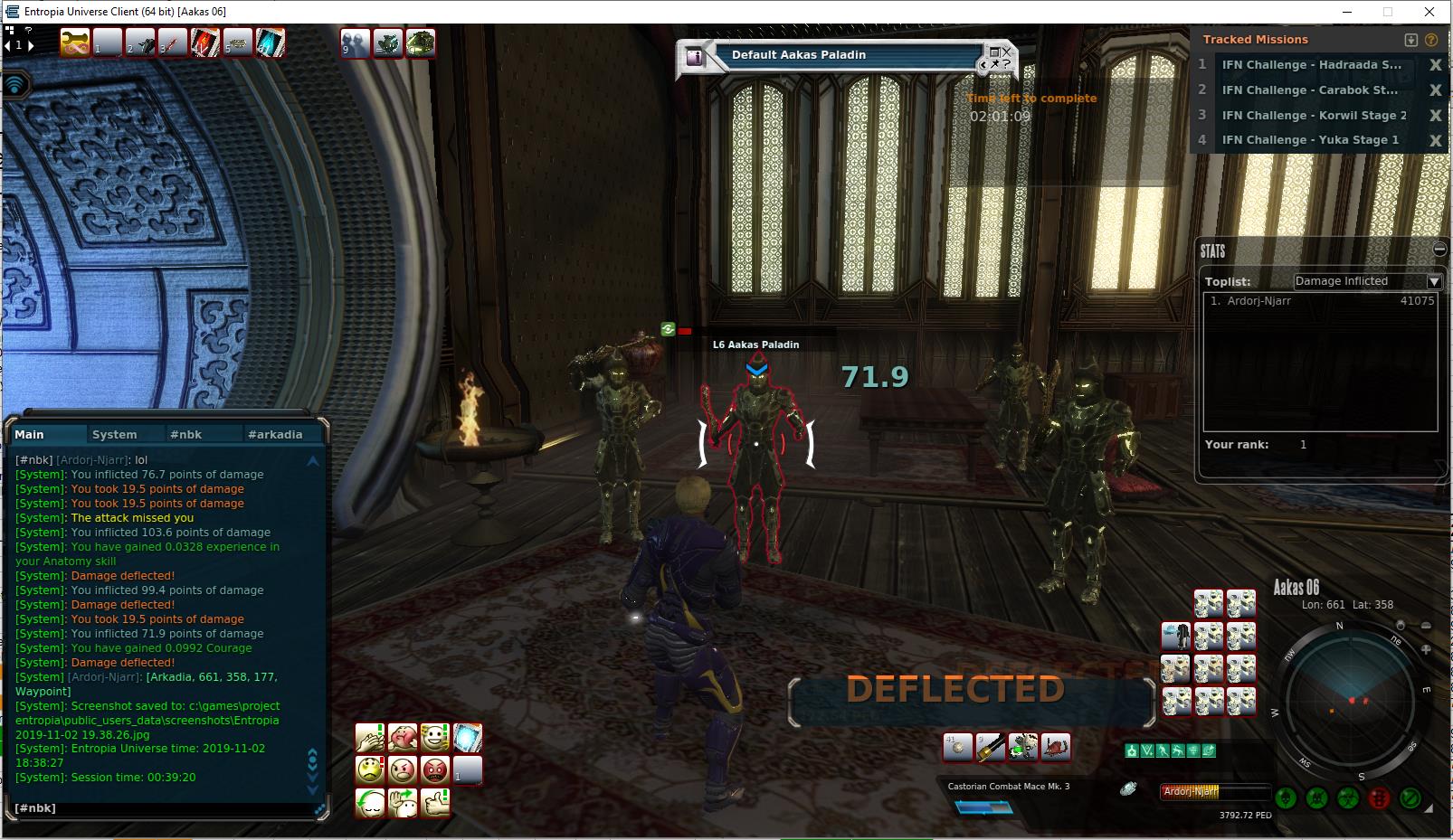The image size is (1453, 840).
Task: Open the Toplist Damage Inflicted dropdown
Action: (1433, 282)
